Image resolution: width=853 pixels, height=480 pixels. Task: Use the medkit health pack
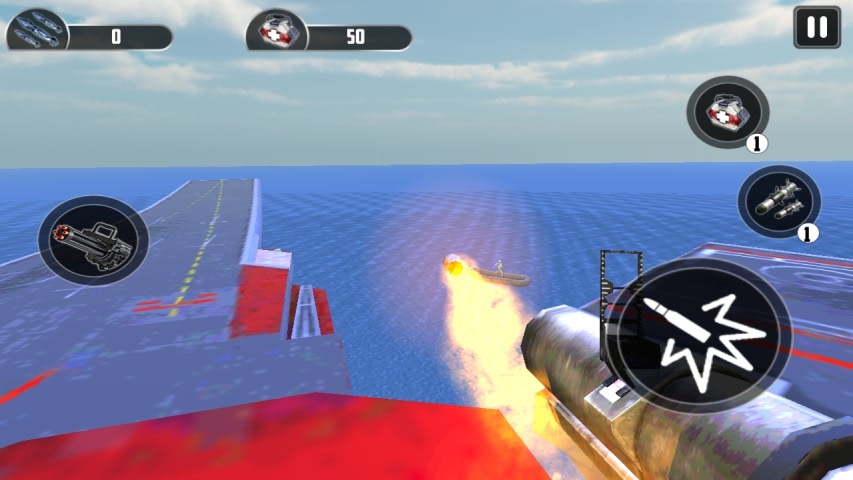727,113
